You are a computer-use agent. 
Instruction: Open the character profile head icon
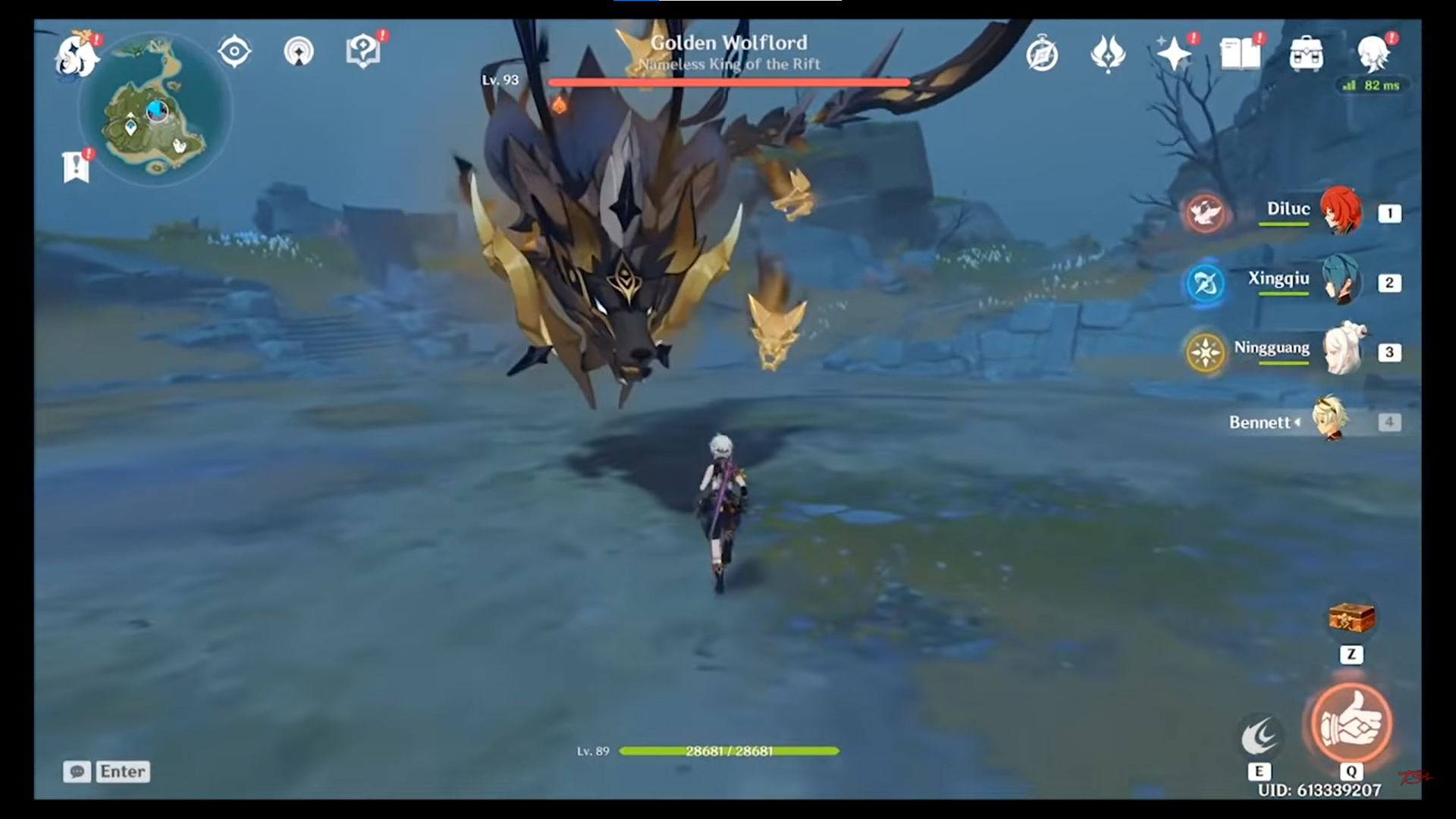(1373, 54)
